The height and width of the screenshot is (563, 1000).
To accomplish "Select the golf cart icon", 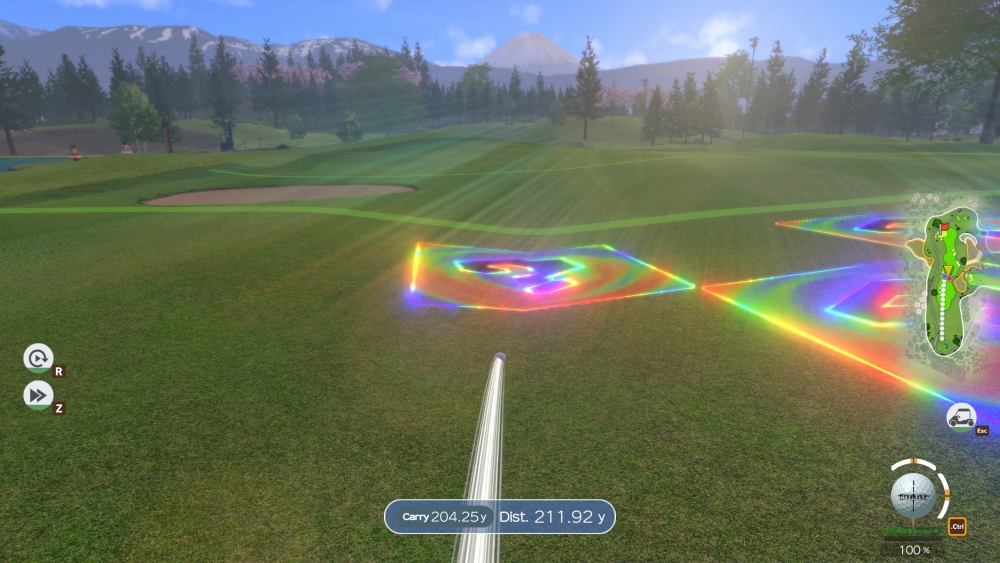I will [962, 417].
